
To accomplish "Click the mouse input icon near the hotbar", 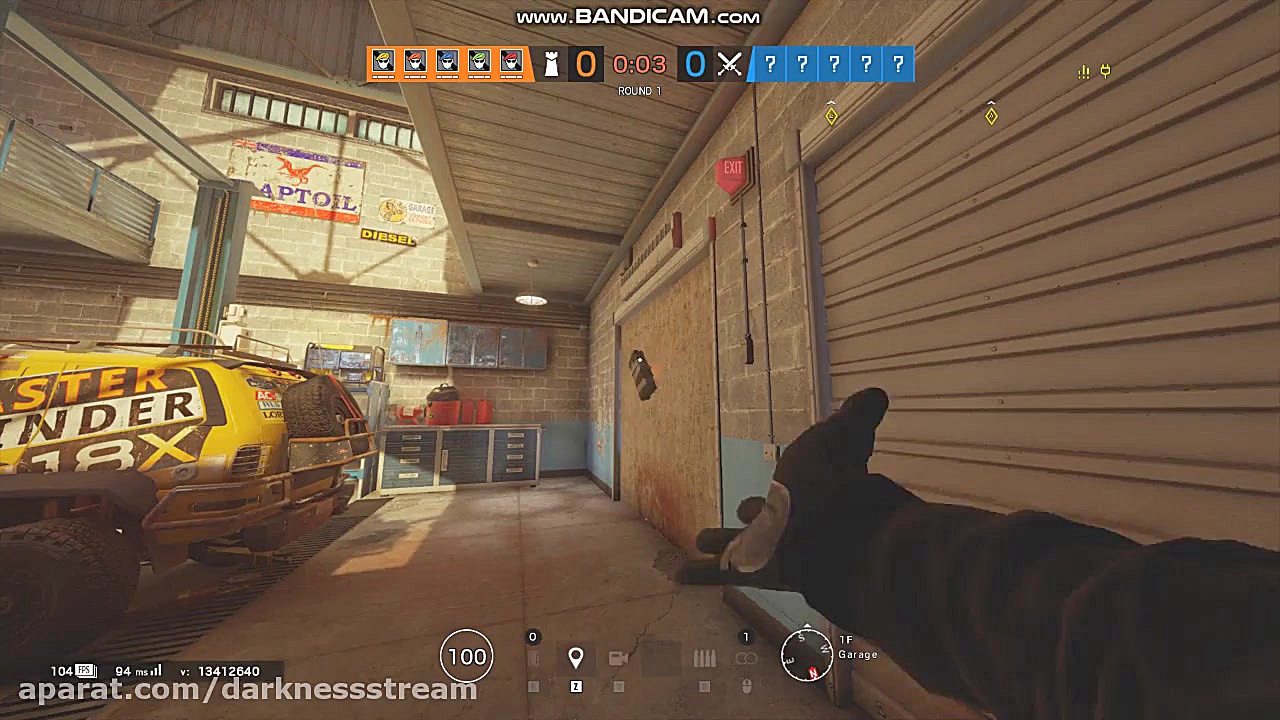I will [747, 687].
